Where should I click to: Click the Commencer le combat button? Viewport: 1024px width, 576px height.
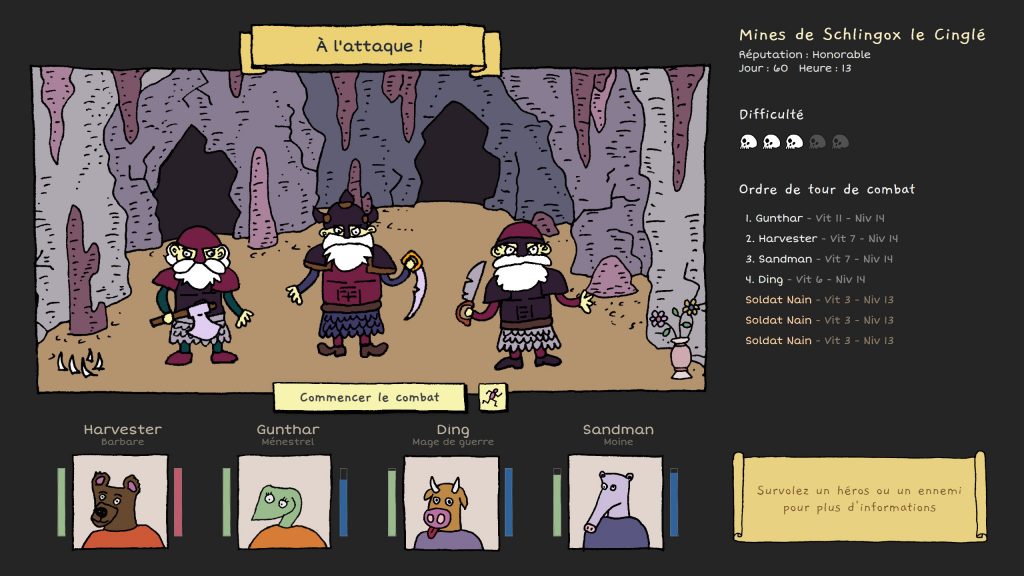click(x=369, y=397)
